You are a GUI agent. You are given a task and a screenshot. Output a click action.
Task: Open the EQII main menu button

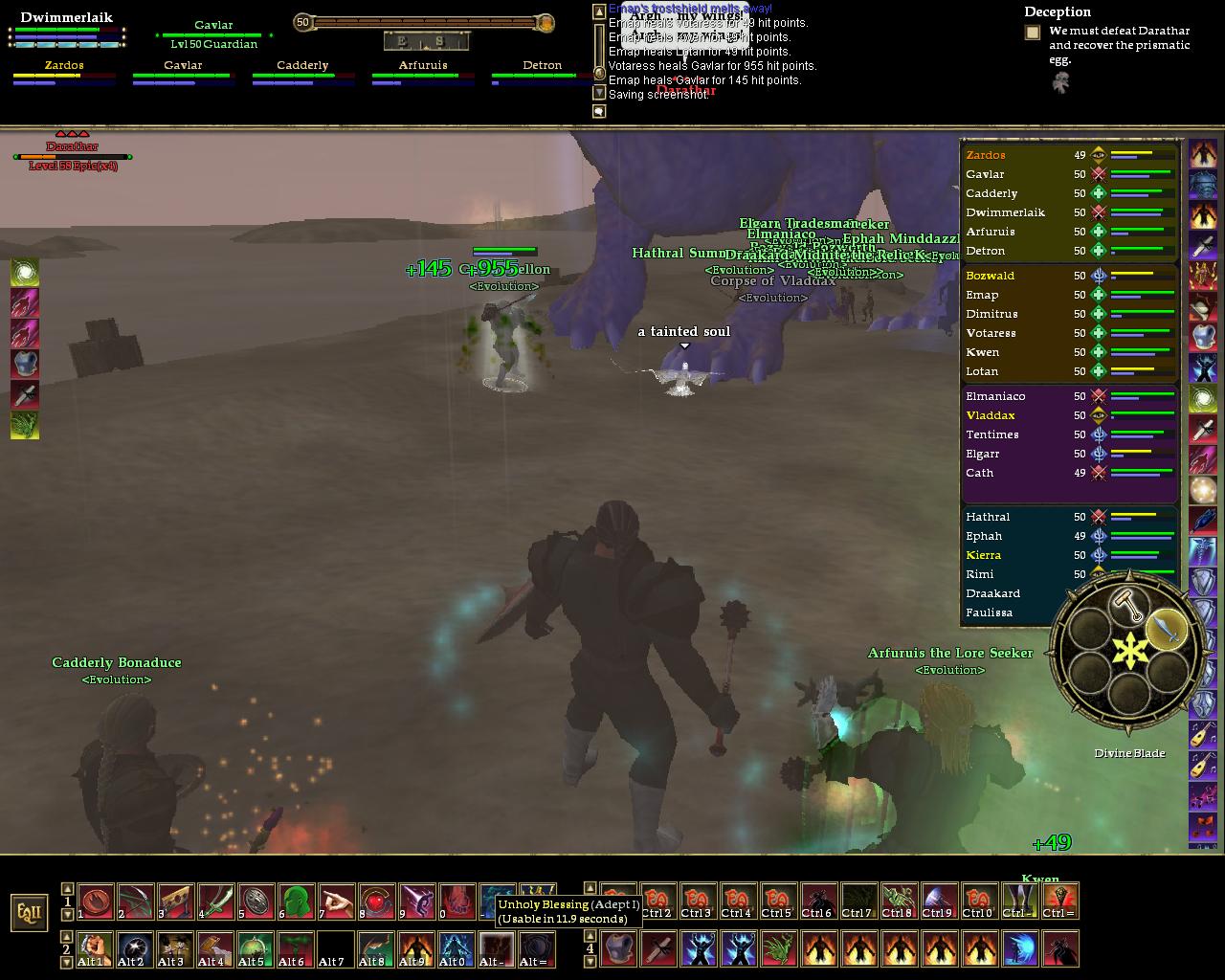[29, 912]
